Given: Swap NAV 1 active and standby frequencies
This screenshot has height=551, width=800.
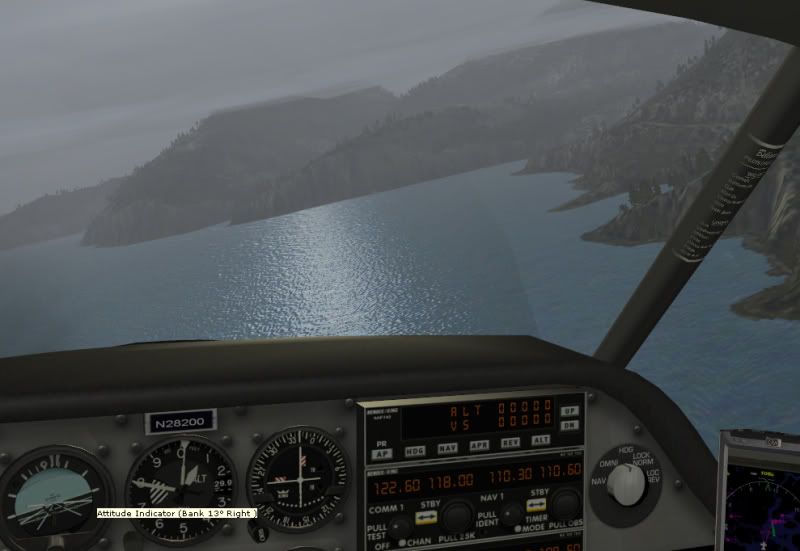Looking at the screenshot, I should 537,505.
